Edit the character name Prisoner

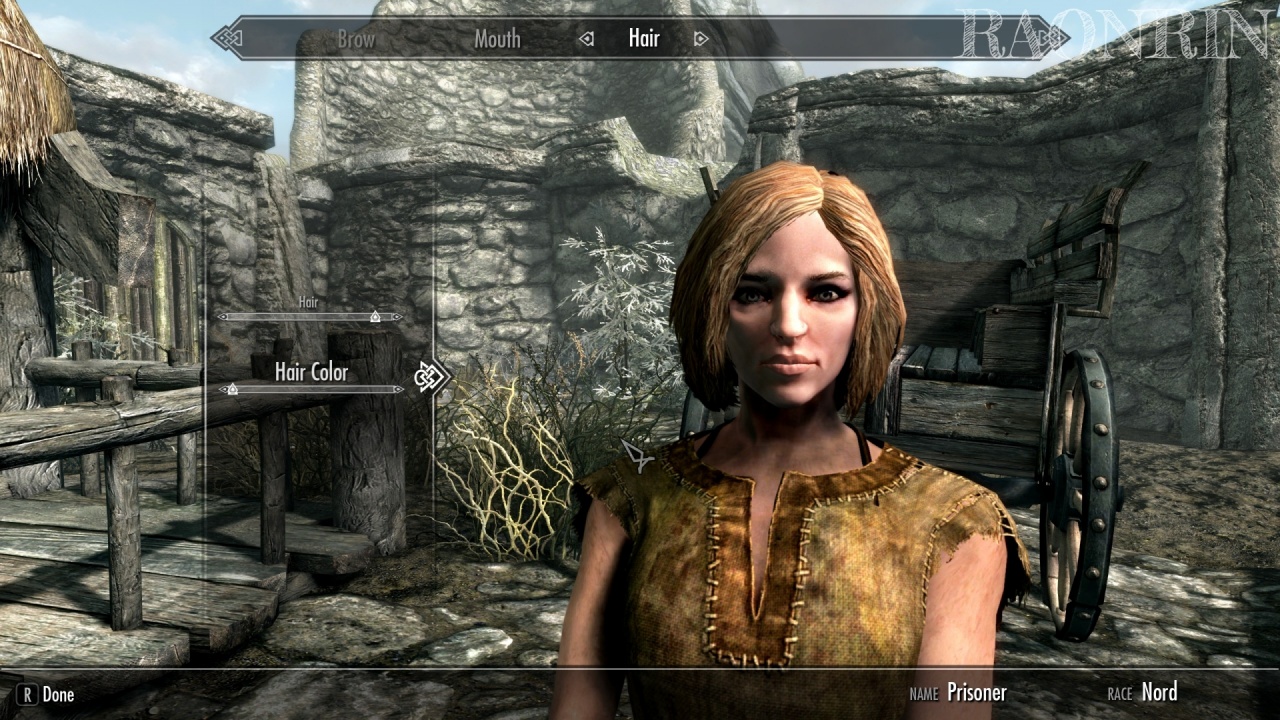tap(976, 692)
